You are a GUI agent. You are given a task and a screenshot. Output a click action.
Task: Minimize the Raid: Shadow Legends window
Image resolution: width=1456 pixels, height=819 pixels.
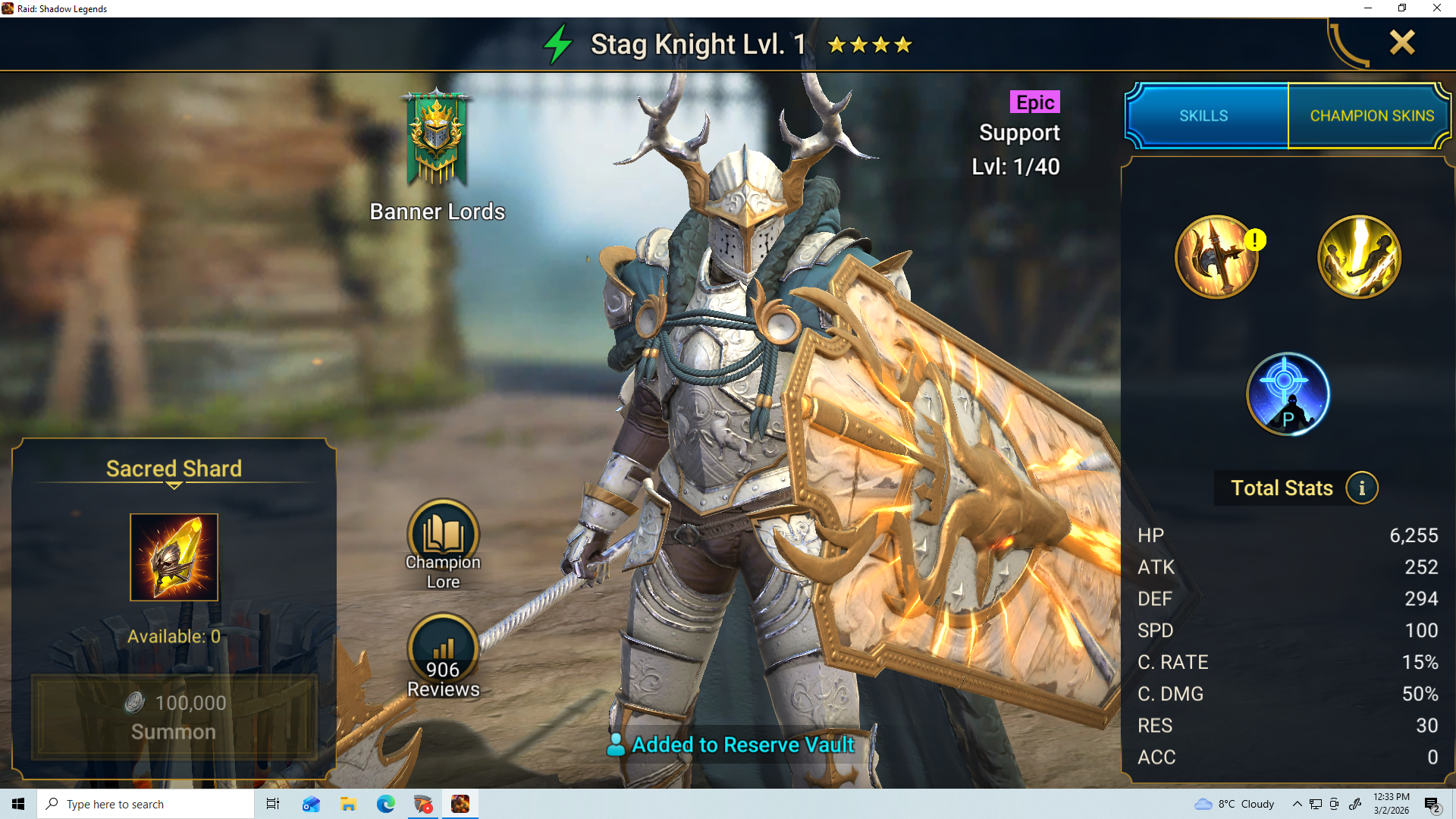pos(1368,8)
